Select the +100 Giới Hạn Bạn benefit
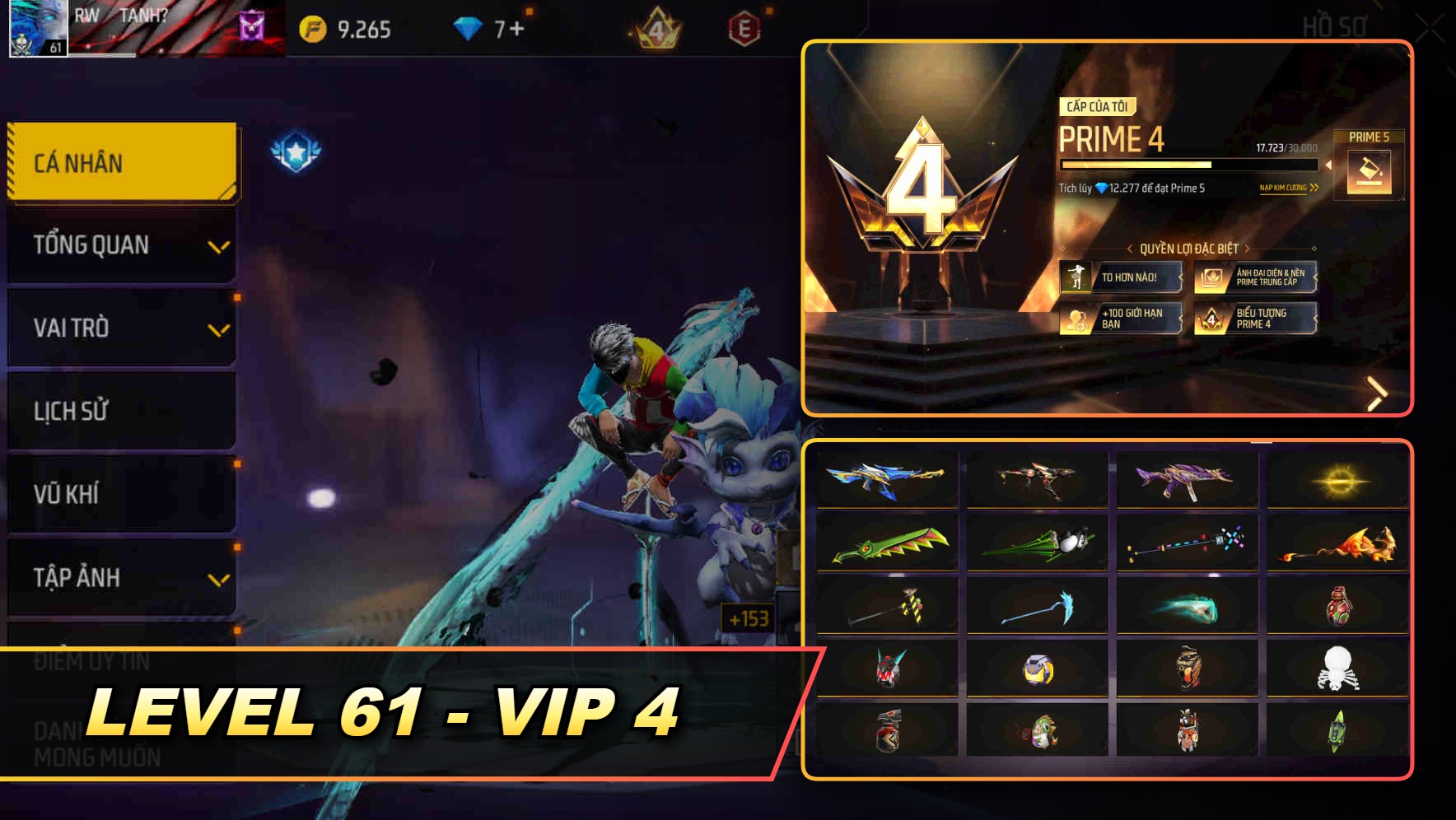The width and height of the screenshot is (1456, 820). pyautogui.click(x=1120, y=319)
